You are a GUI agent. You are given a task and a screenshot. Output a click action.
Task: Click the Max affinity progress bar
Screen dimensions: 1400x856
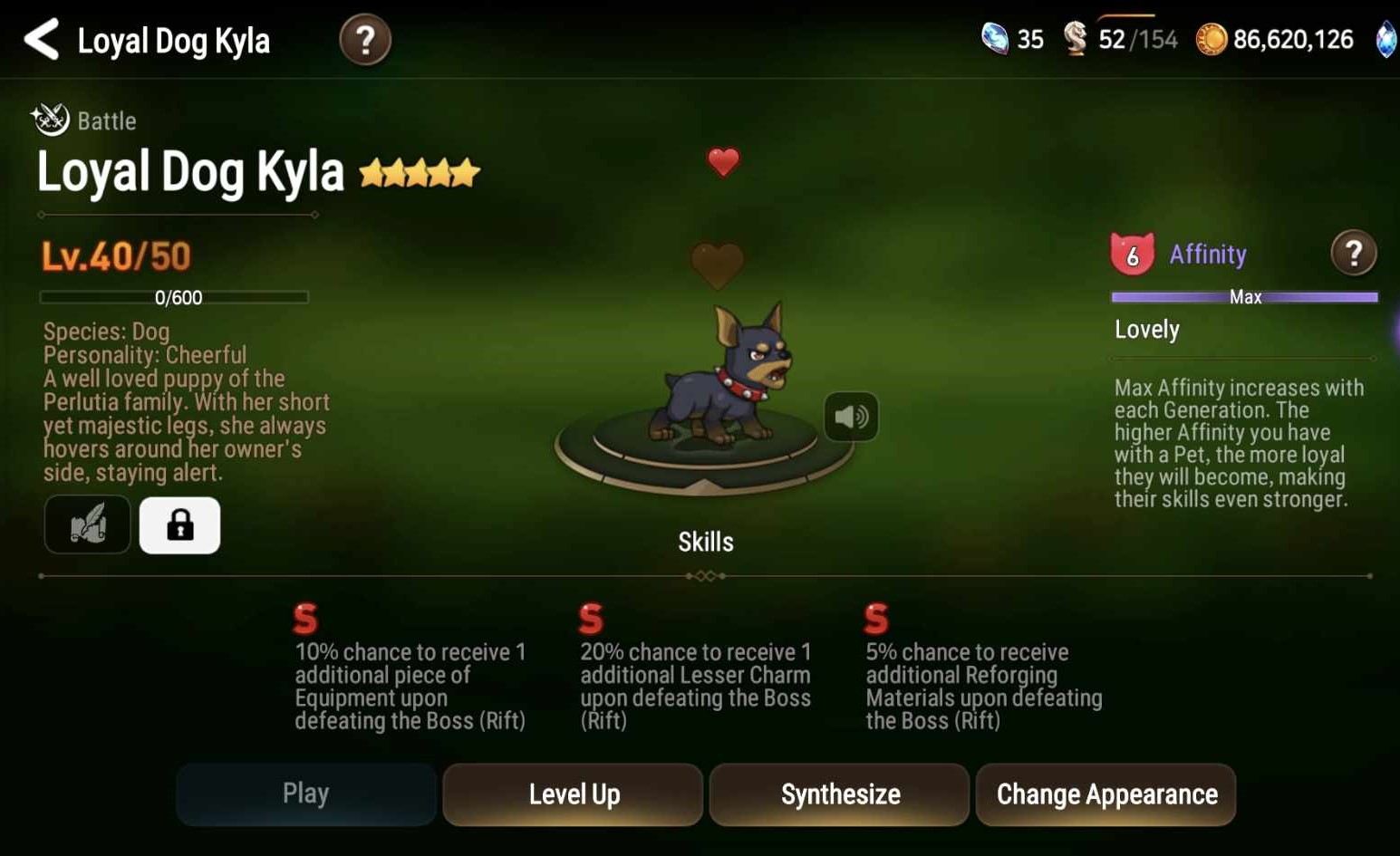tap(1243, 296)
